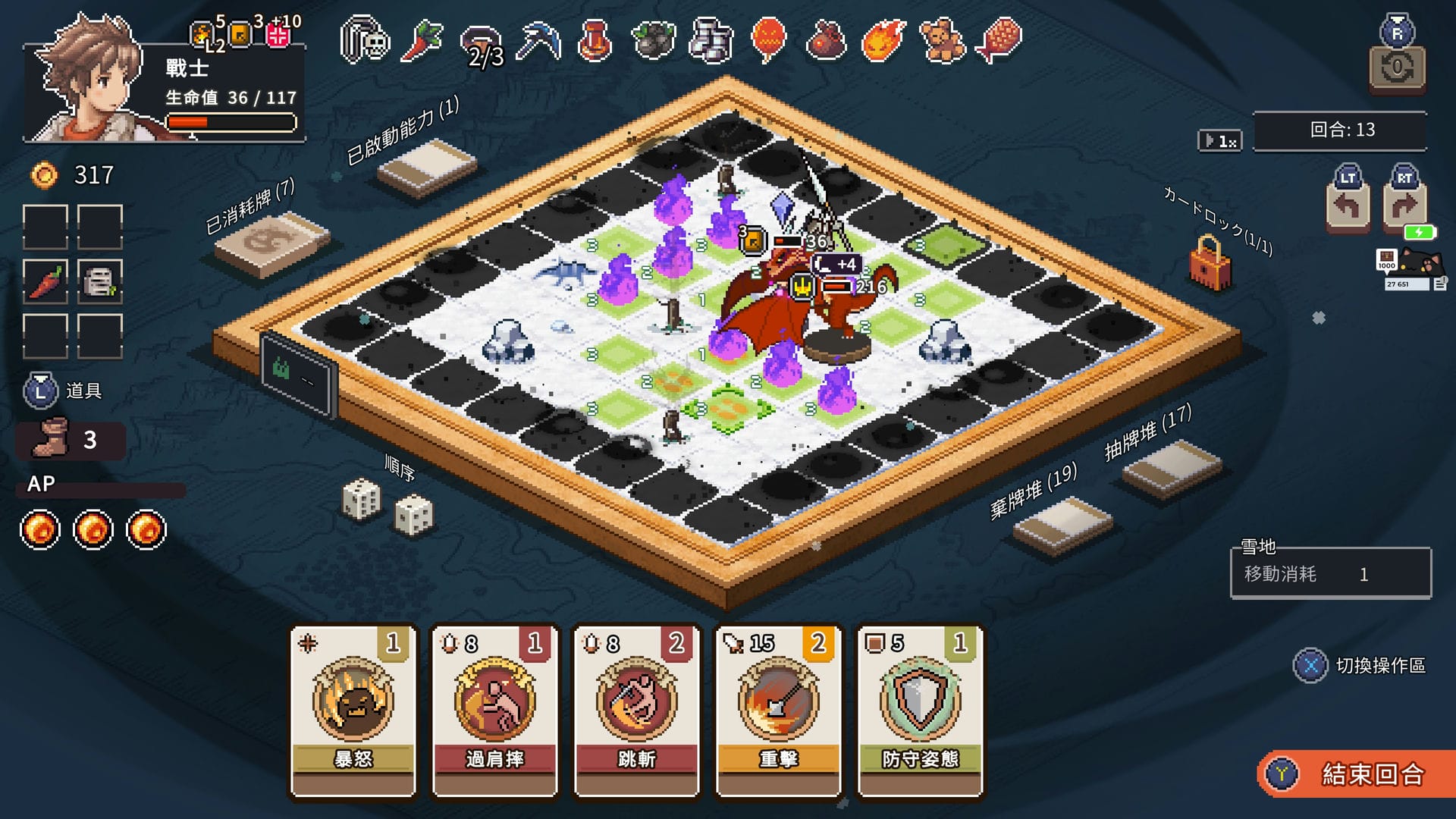Click the undo arrow button
Screen dimensions: 1456x819
click(1348, 204)
